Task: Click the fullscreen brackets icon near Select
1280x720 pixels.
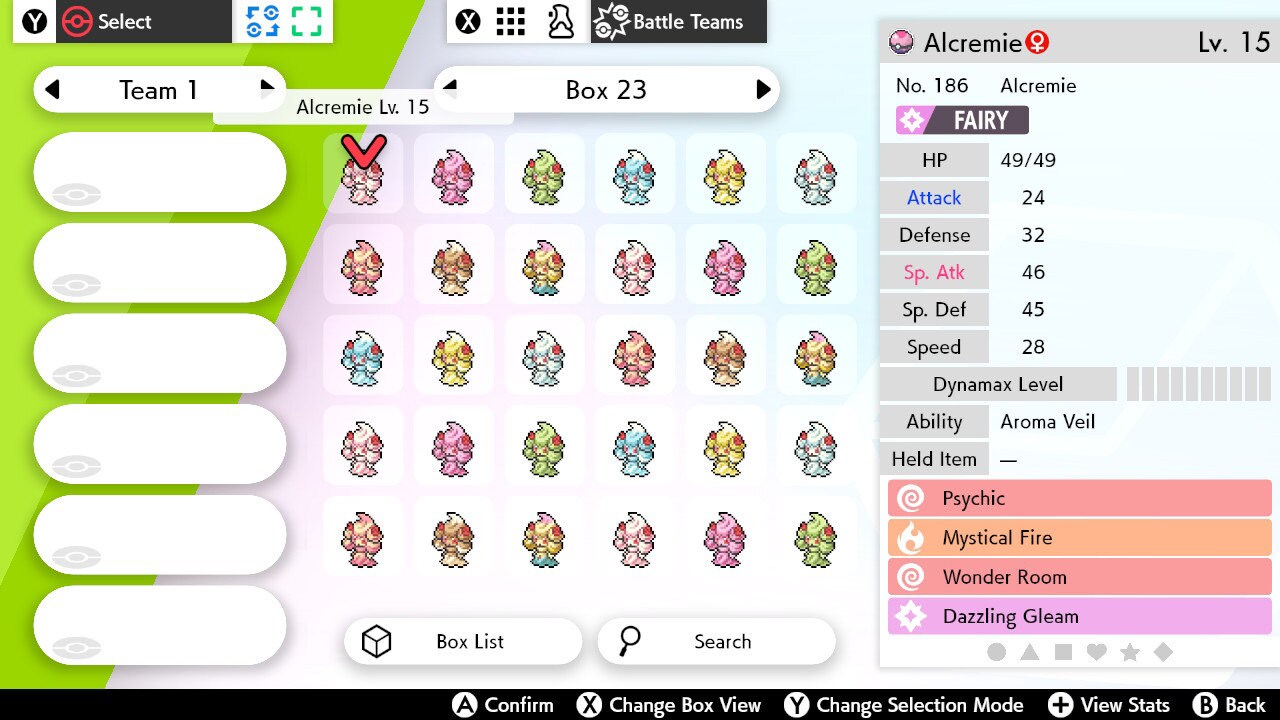Action: [305, 20]
